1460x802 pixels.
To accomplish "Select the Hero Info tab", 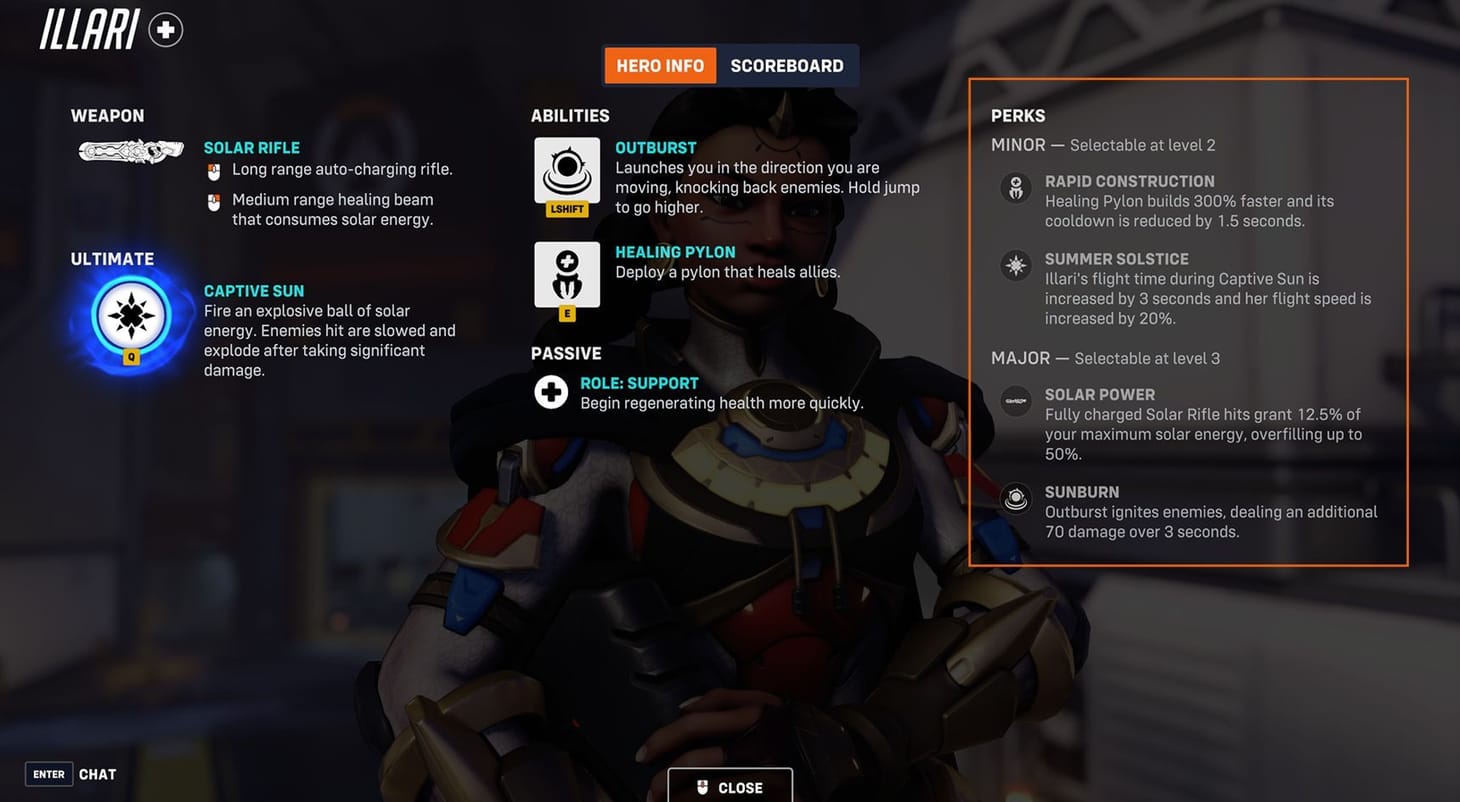I will 659,65.
